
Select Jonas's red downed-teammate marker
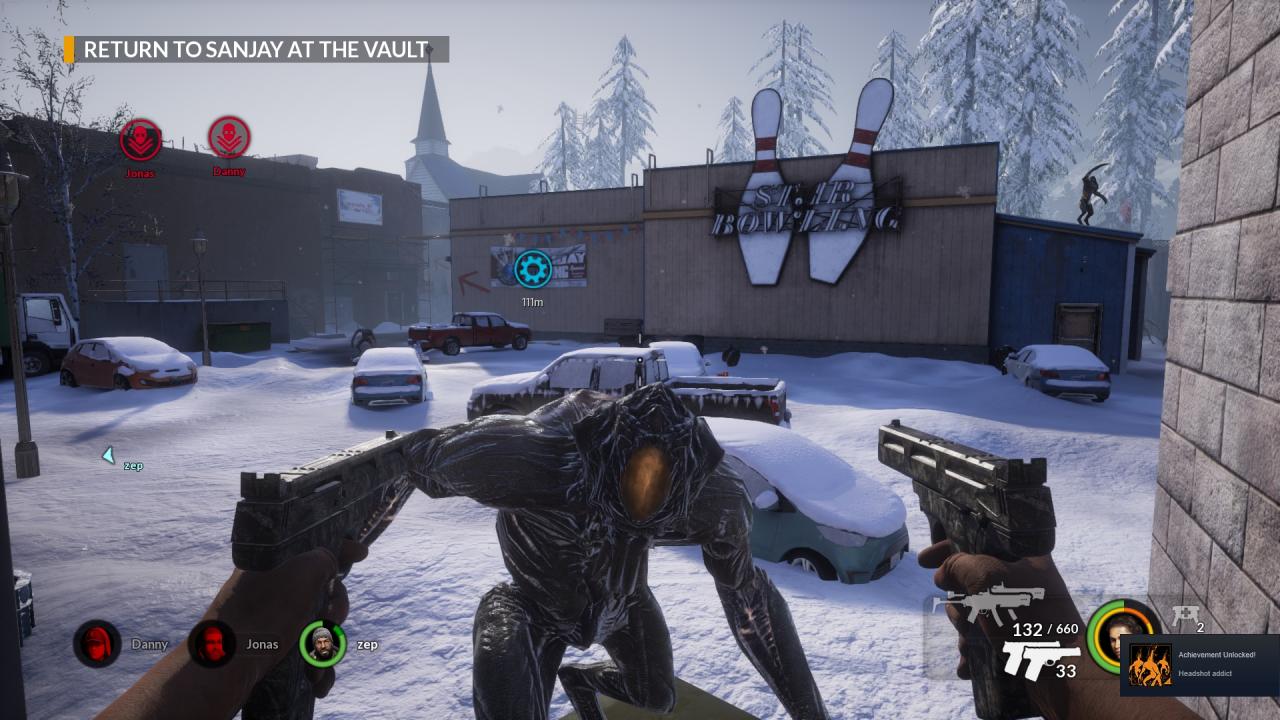click(141, 140)
